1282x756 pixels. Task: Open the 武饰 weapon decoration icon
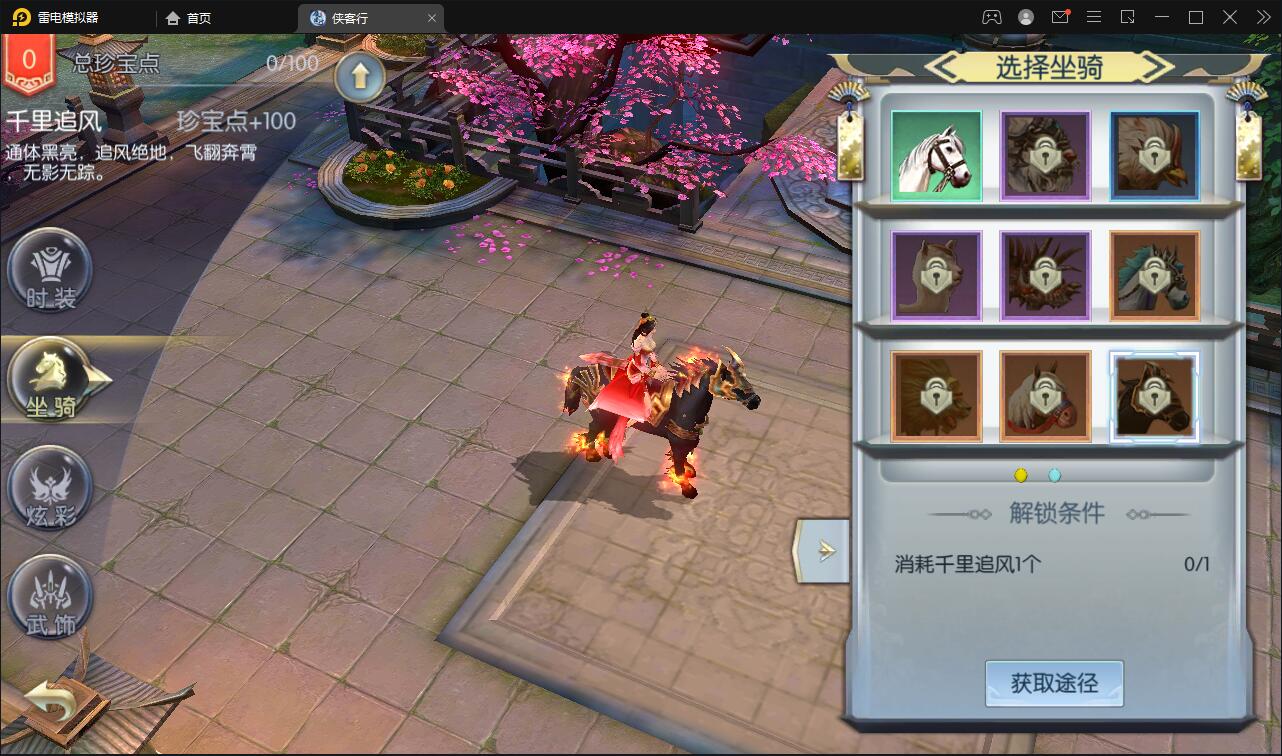(50, 597)
